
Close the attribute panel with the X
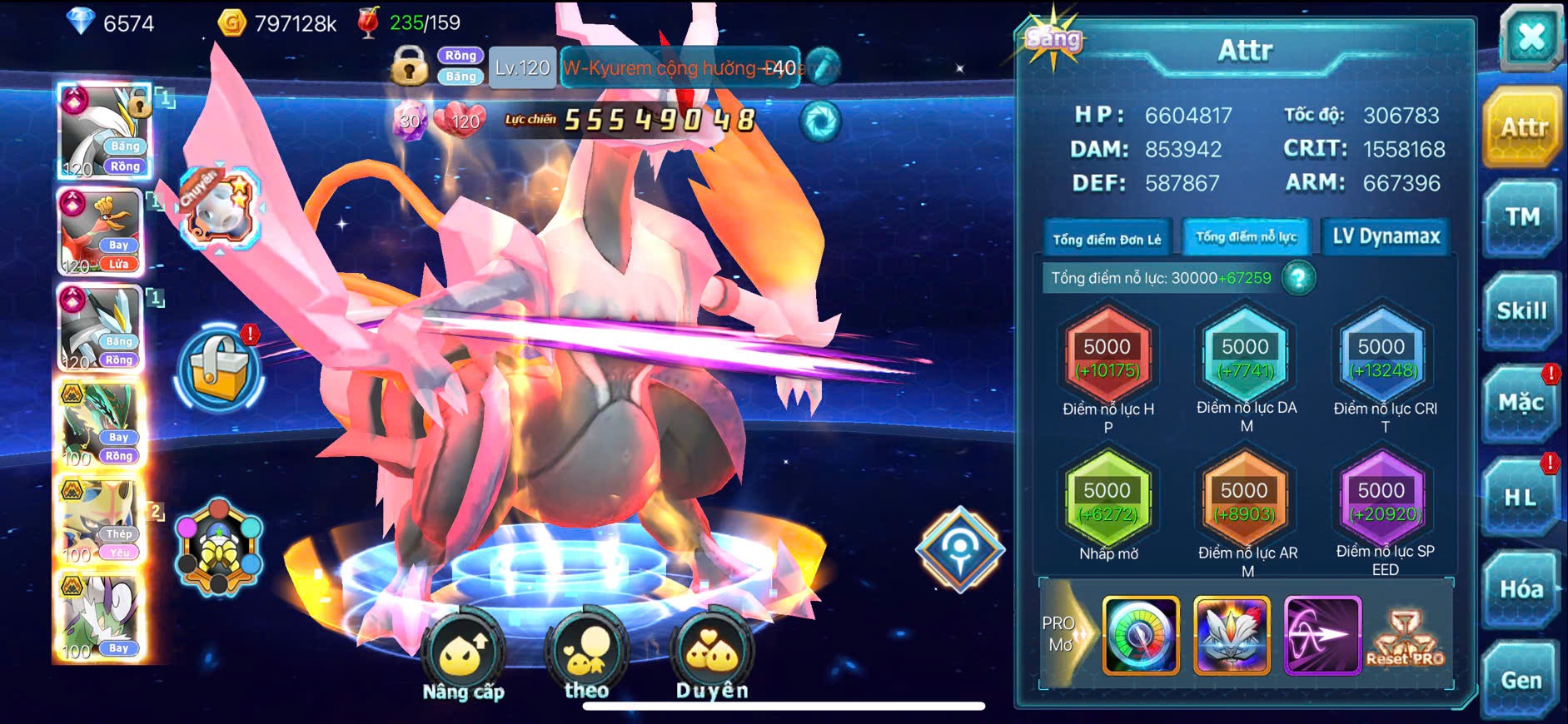click(1531, 38)
